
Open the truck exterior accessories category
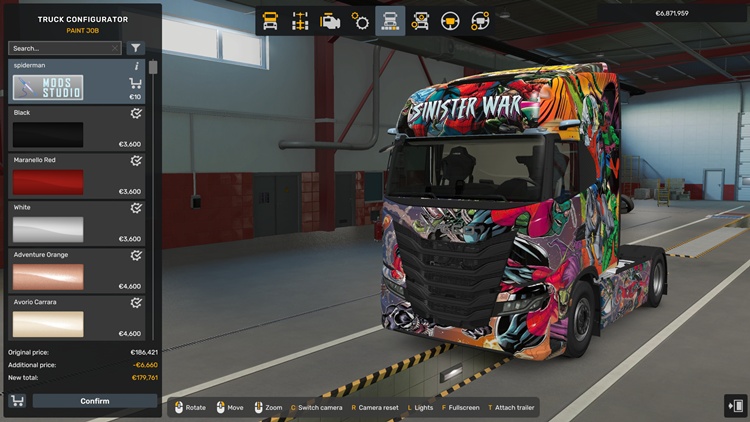click(420, 20)
